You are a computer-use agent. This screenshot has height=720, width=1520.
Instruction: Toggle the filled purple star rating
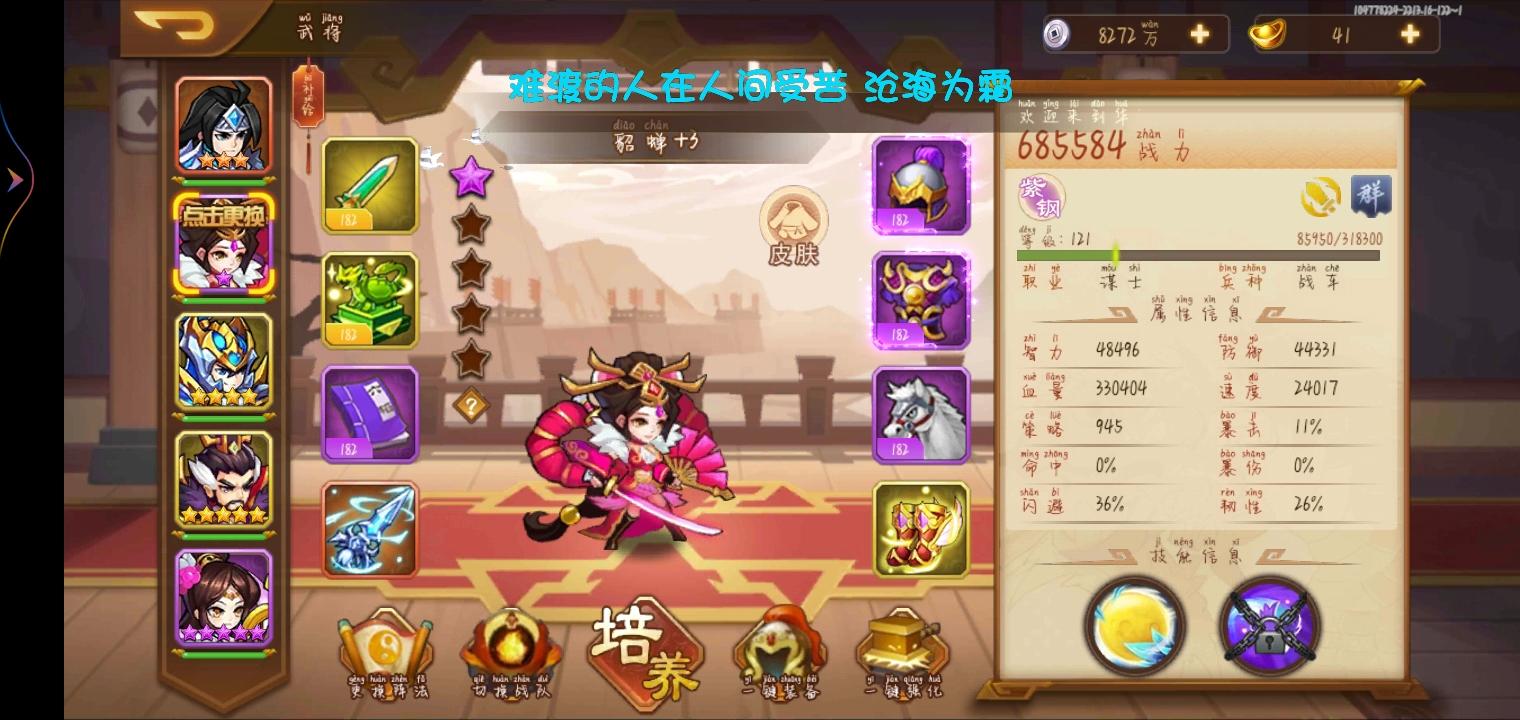470,175
